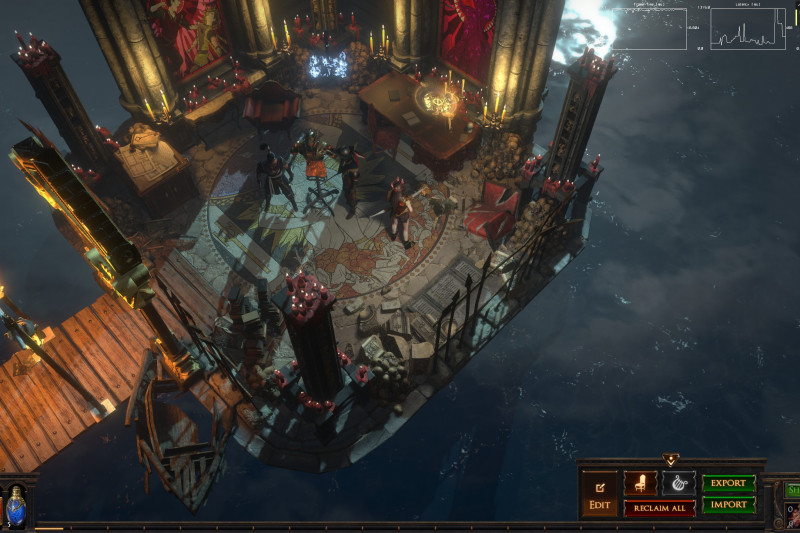Collapse the hideout panel with the arrow

point(669,460)
